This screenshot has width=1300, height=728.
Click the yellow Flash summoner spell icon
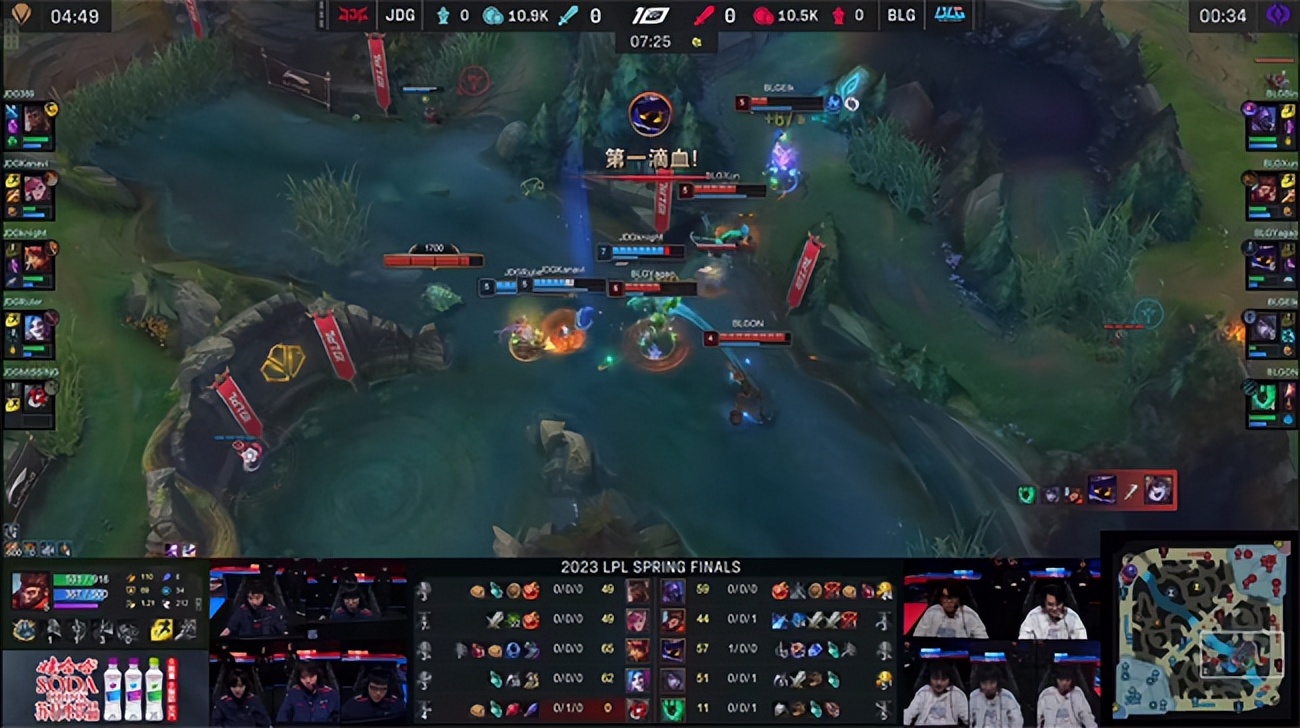tap(160, 631)
